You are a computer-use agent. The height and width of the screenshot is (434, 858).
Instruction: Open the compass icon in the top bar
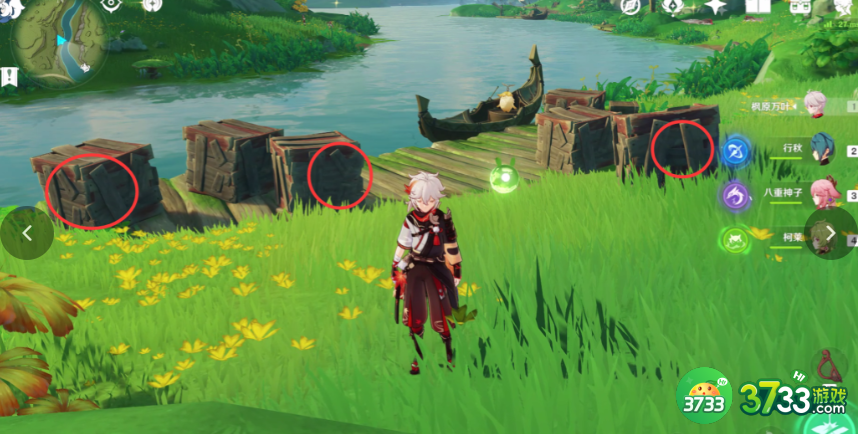(x=629, y=6)
